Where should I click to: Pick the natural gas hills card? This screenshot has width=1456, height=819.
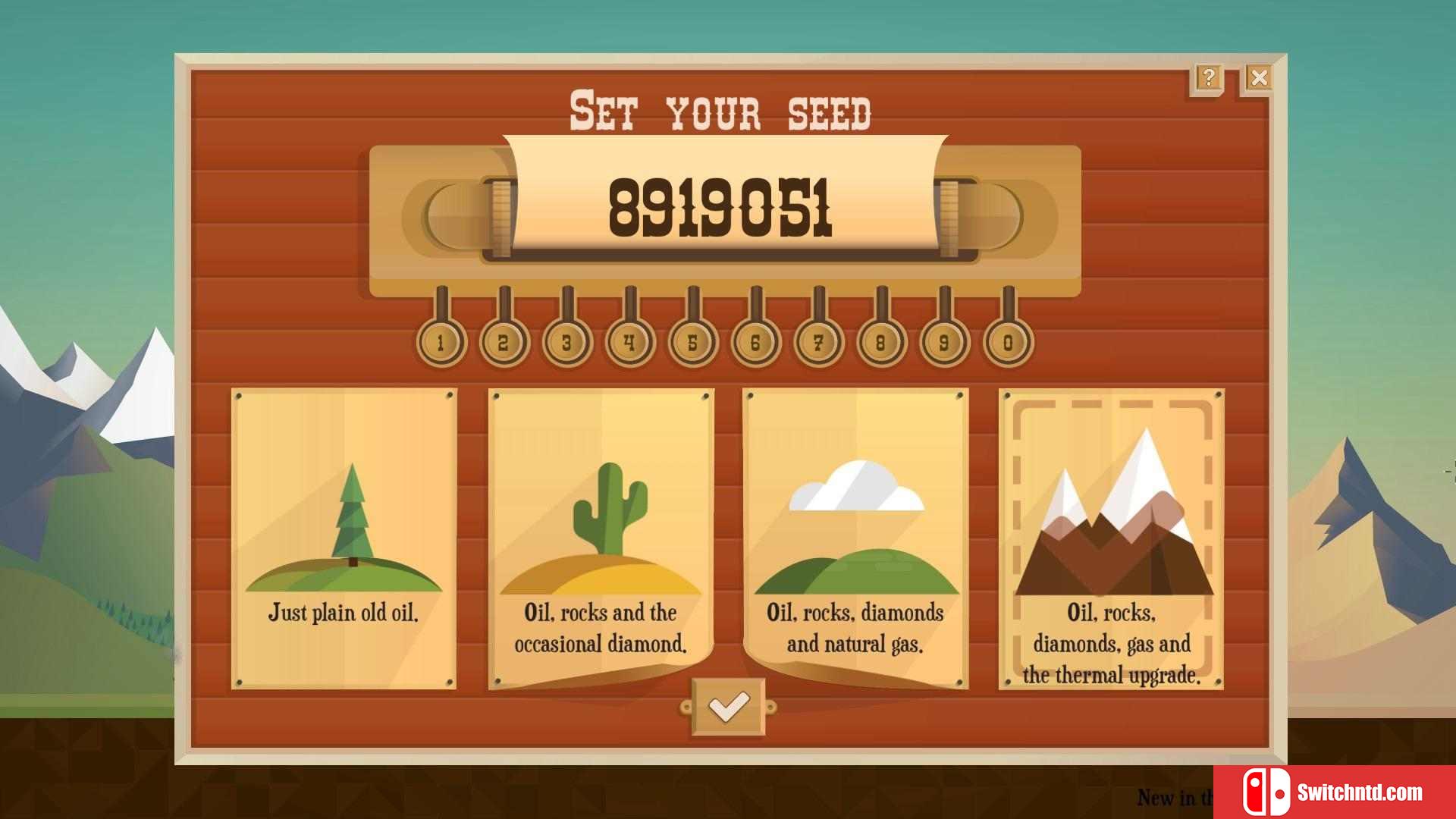pyautogui.click(x=855, y=538)
